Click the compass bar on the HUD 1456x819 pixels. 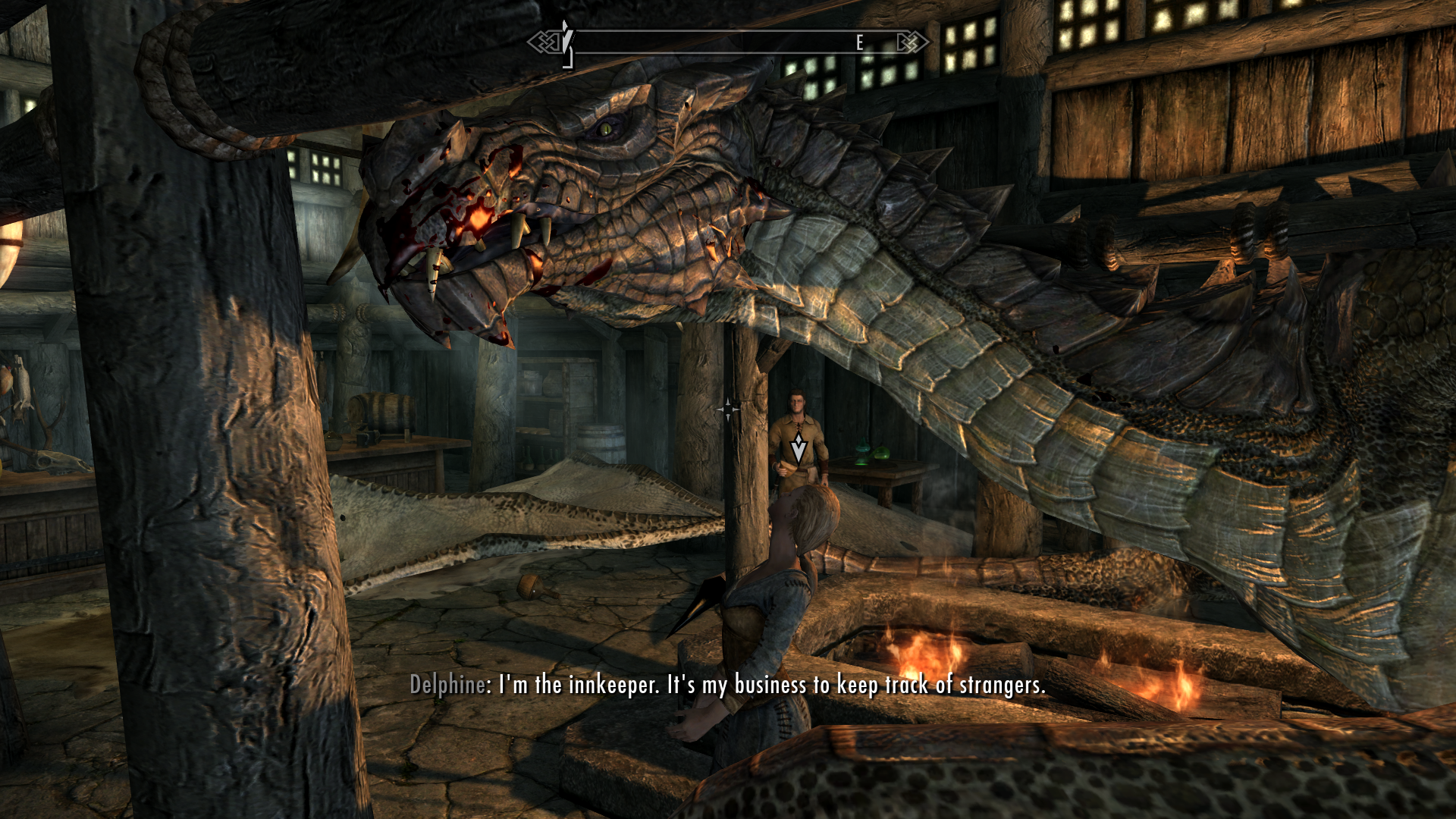pyautogui.click(x=728, y=42)
